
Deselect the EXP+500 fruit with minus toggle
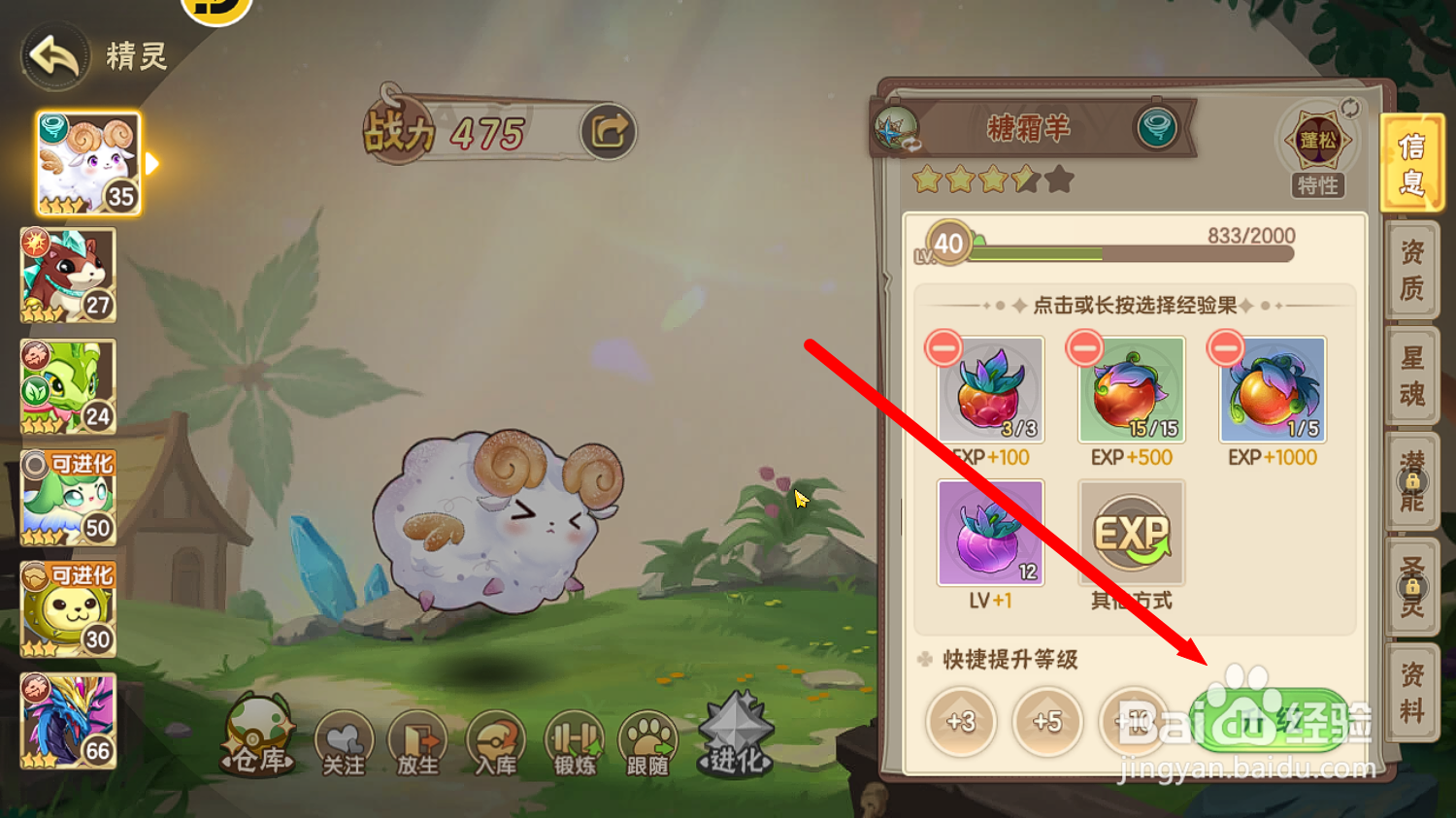click(x=1083, y=346)
